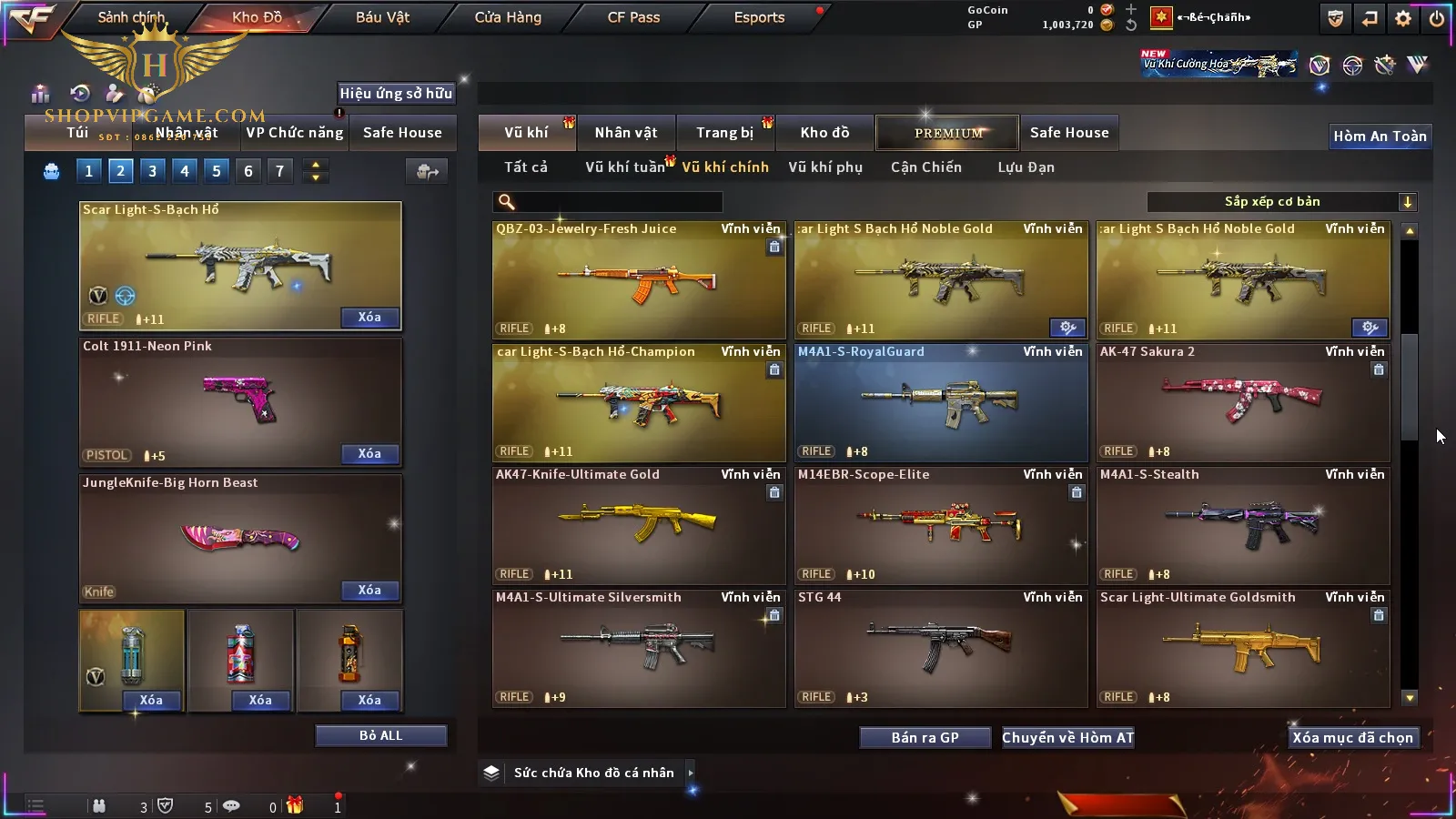Viewport: 1456px width, 819px height.
Task: Choose the M4A1-S-RoyalGuard rifle
Action: pos(941,402)
